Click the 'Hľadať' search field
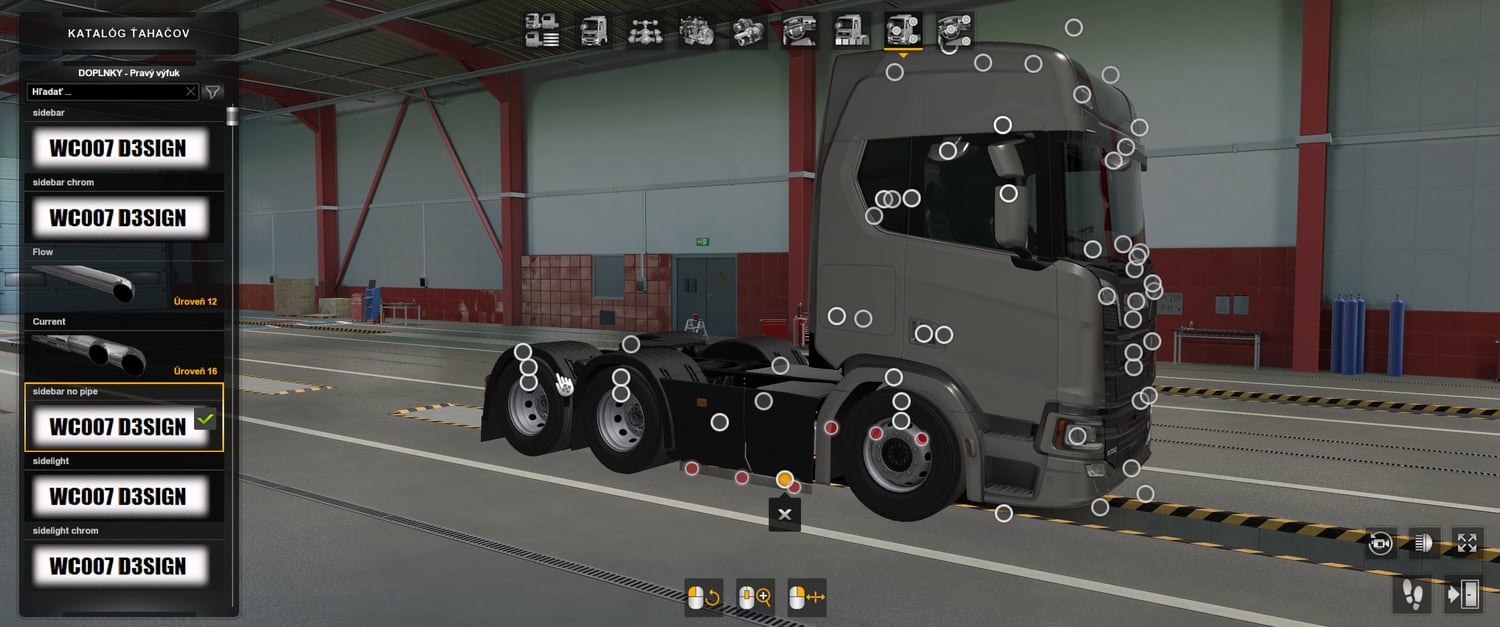Image resolution: width=1500 pixels, height=627 pixels. pyautogui.click(x=107, y=92)
